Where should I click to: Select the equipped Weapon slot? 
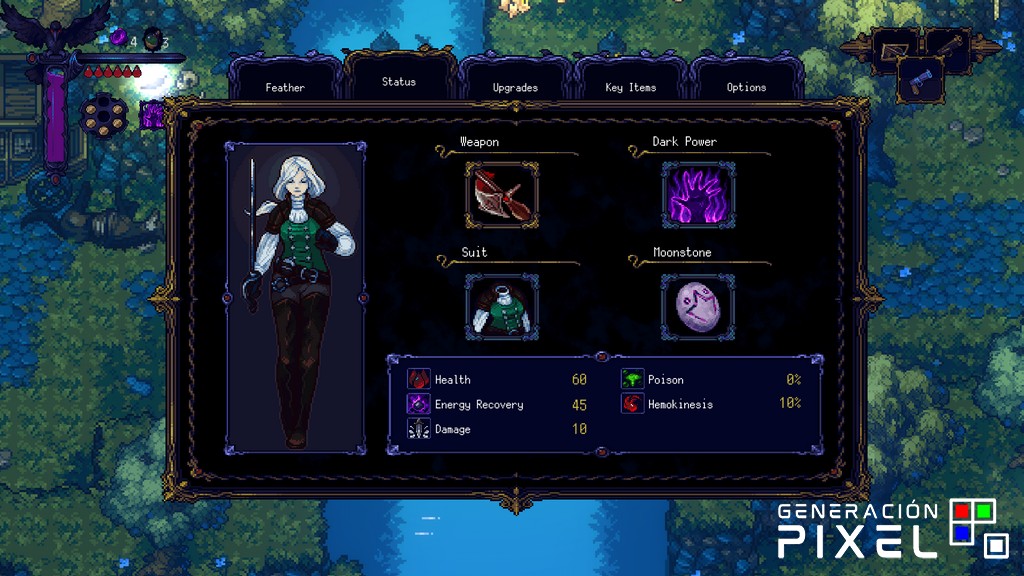[502, 195]
